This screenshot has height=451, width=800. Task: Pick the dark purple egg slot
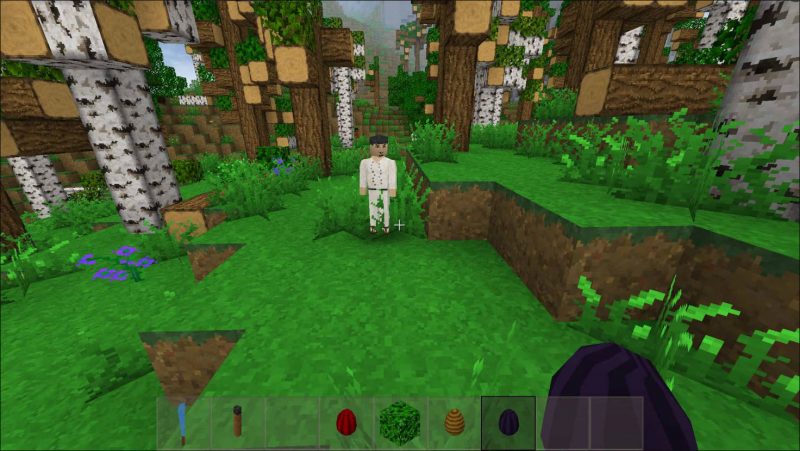[x=508, y=422]
